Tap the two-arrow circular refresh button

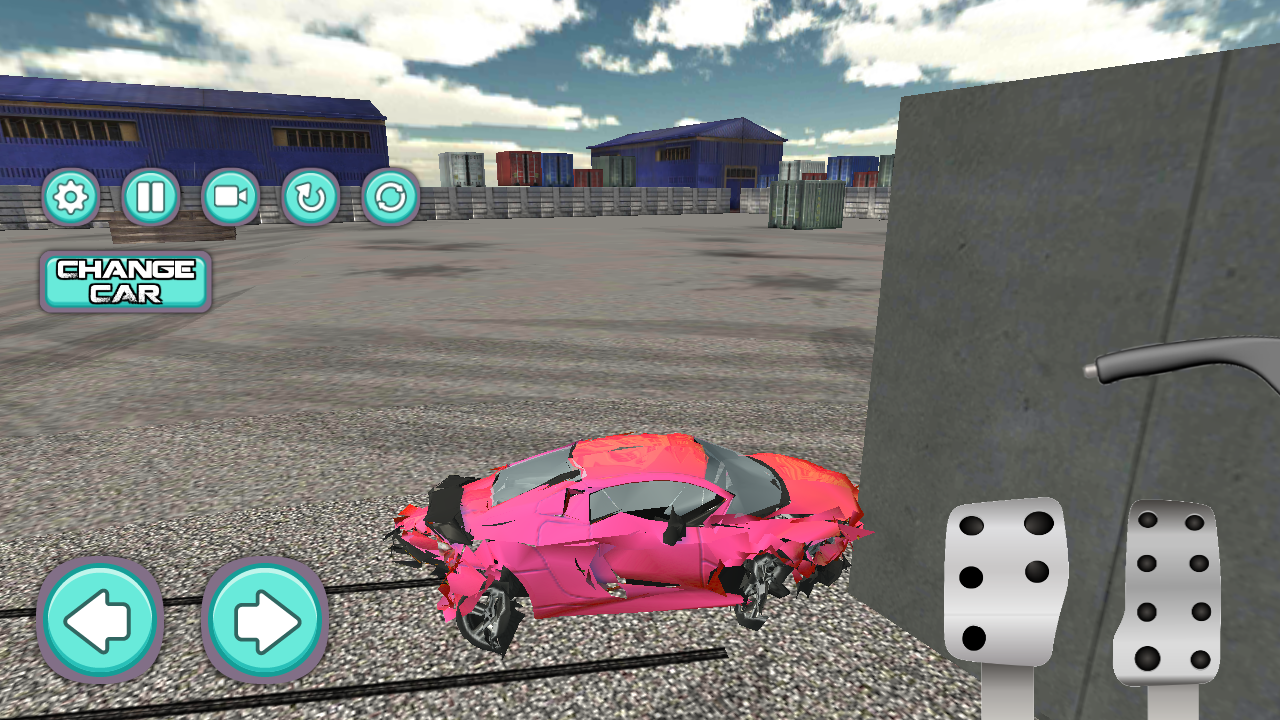click(x=390, y=197)
